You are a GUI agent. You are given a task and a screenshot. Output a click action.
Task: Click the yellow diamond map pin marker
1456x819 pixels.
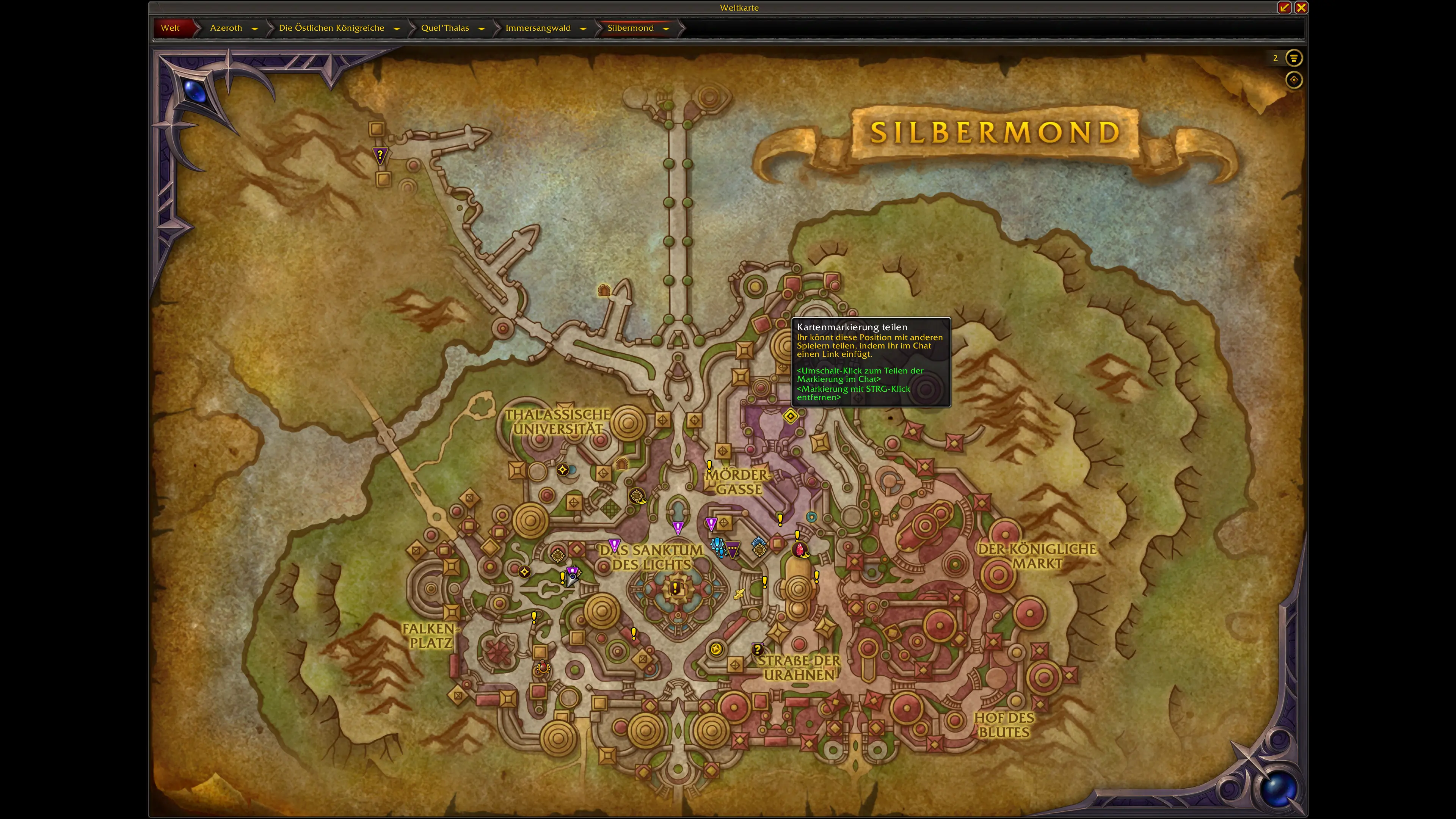click(x=790, y=417)
